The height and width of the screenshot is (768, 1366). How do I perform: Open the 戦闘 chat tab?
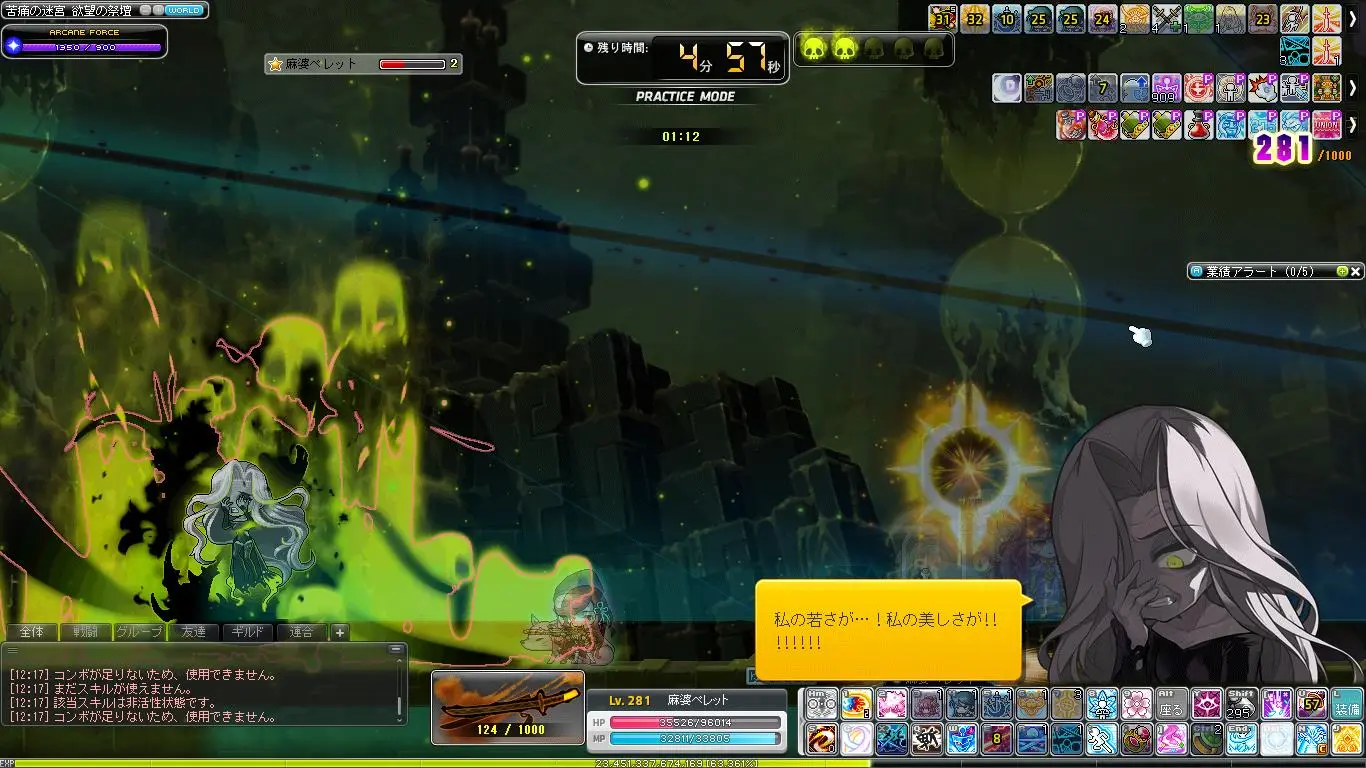(85, 632)
